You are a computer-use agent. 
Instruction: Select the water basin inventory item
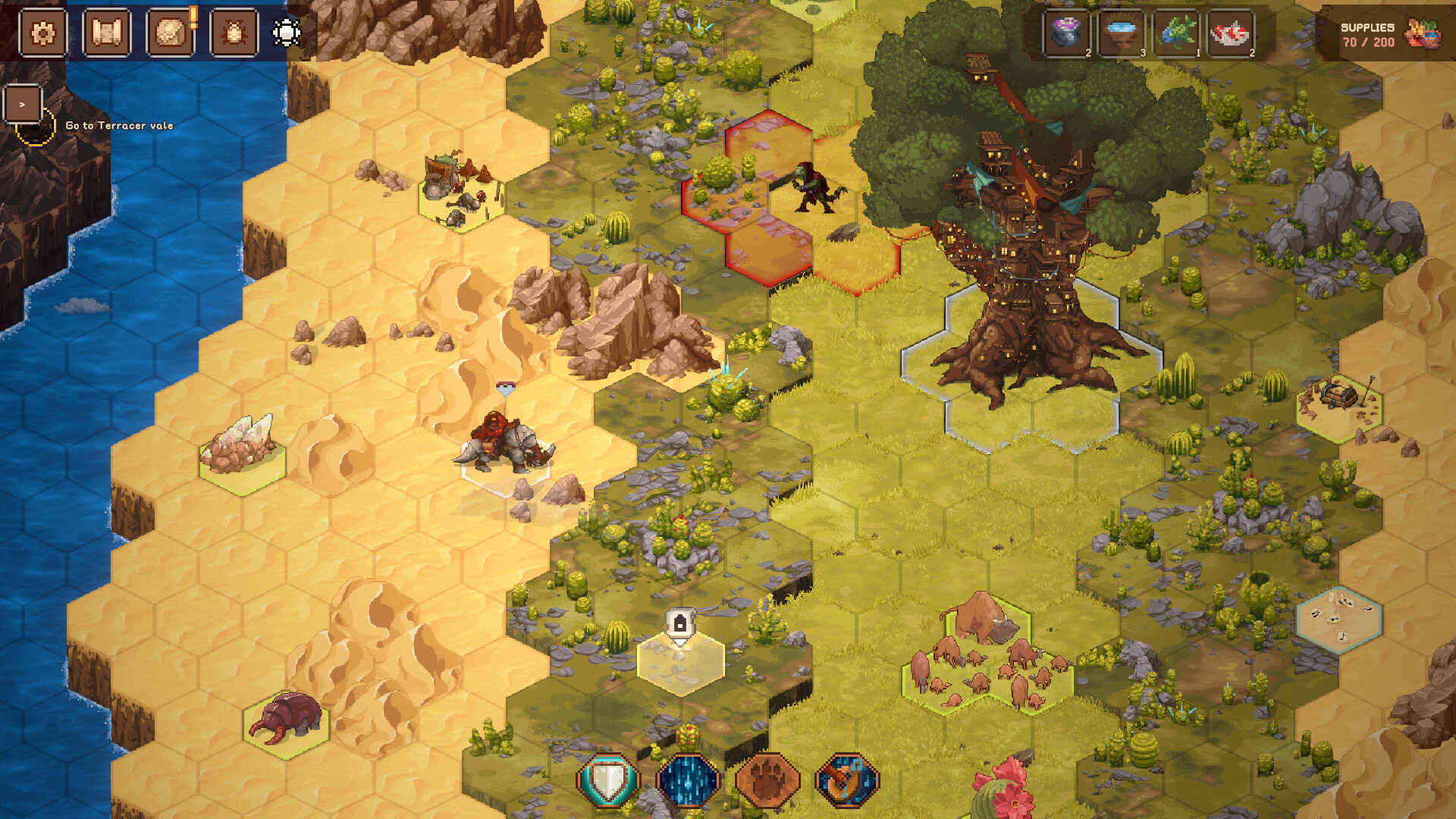1122,33
